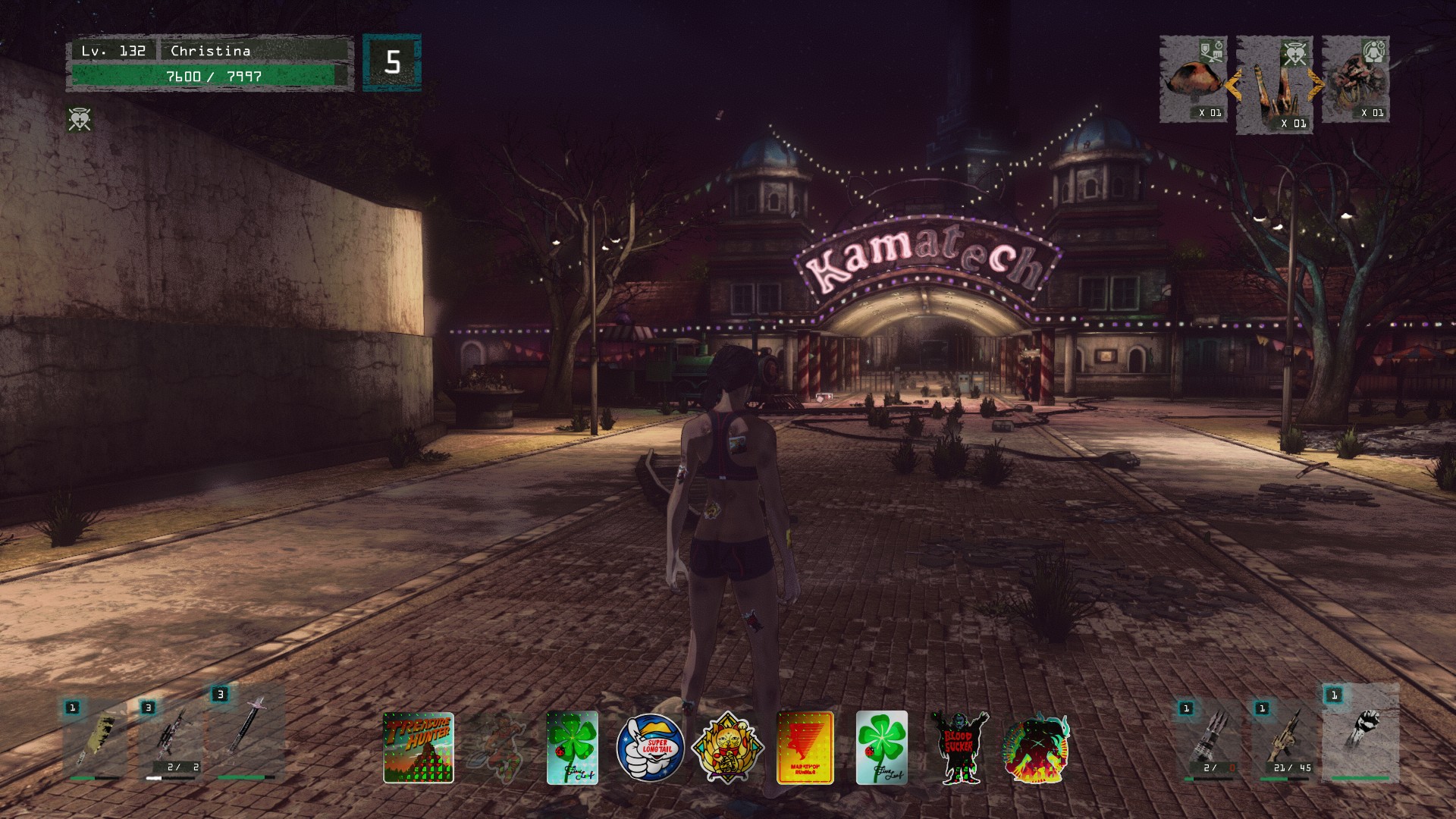Click the Super Long Tail decal

pos(650,748)
